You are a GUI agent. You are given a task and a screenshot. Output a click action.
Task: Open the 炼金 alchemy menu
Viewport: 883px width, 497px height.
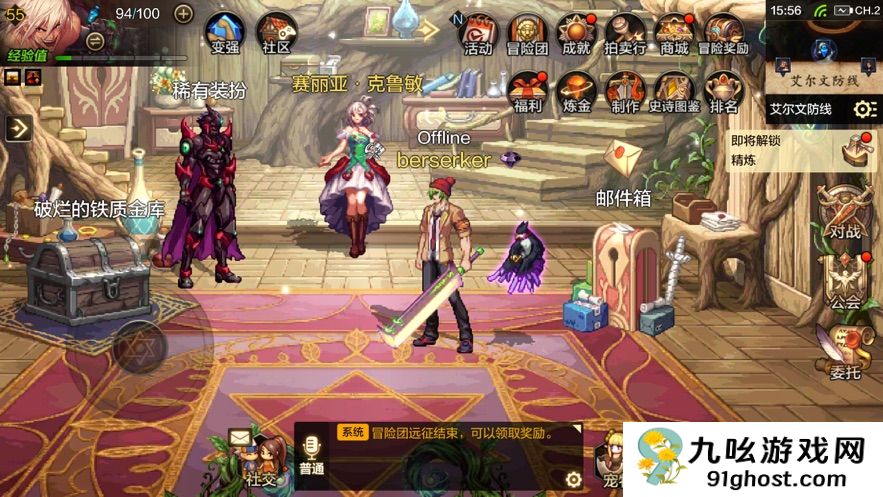pyautogui.click(x=576, y=91)
